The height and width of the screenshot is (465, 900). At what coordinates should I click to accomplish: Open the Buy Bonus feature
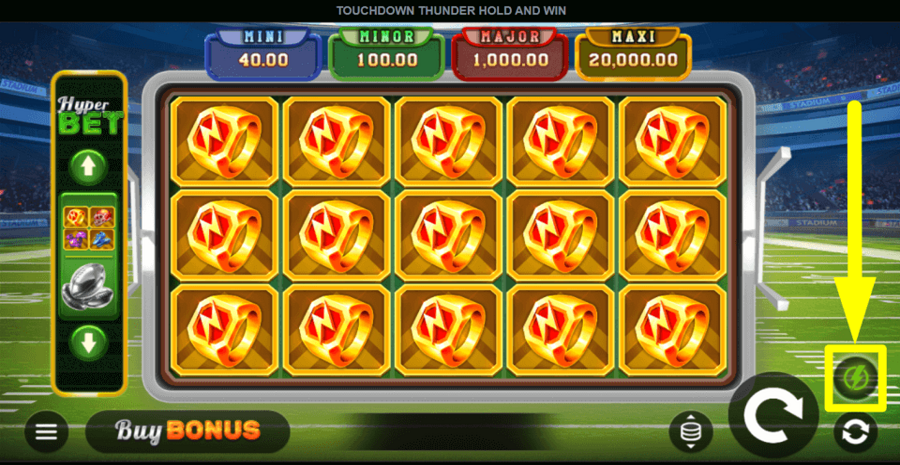[x=188, y=431]
